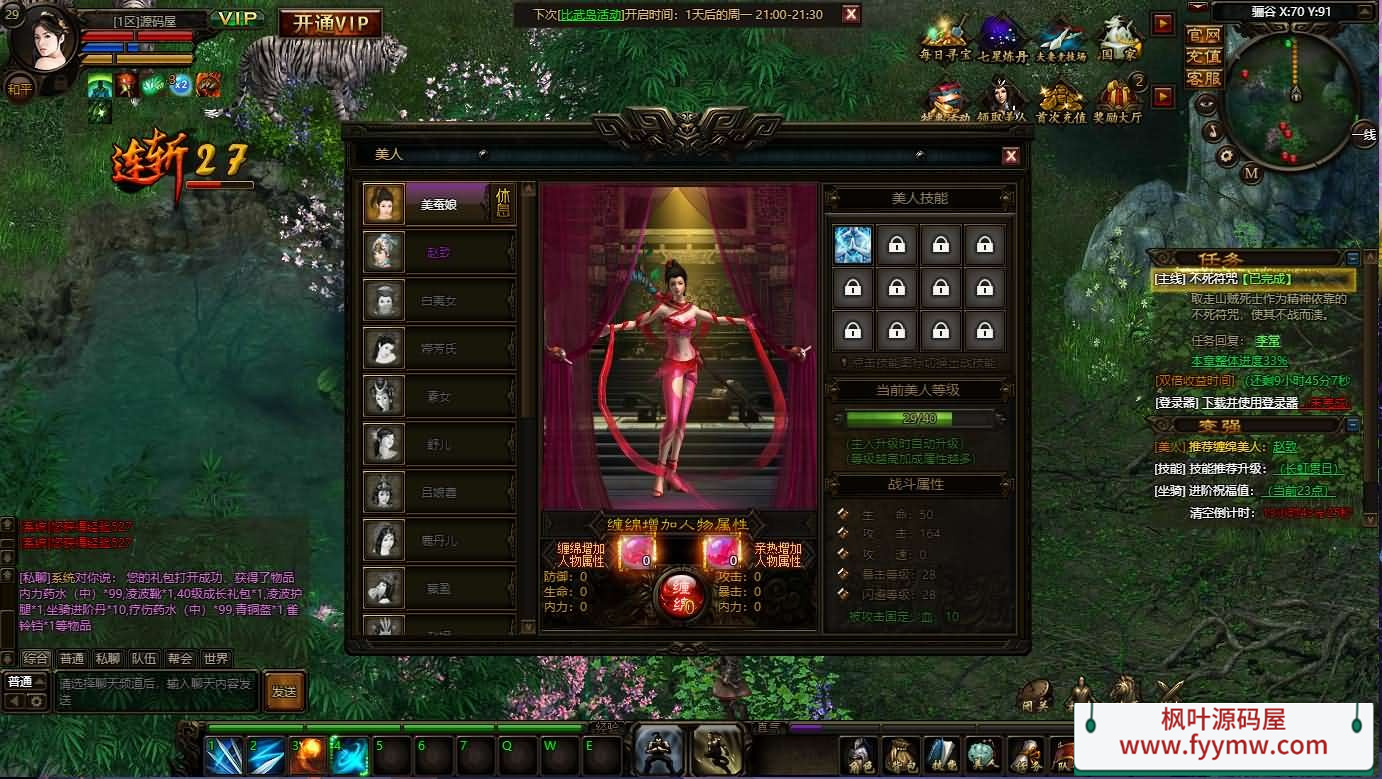Open the 七星炼丹 alchemy icon
1382x779 pixels.
pyautogui.click(x=1003, y=39)
